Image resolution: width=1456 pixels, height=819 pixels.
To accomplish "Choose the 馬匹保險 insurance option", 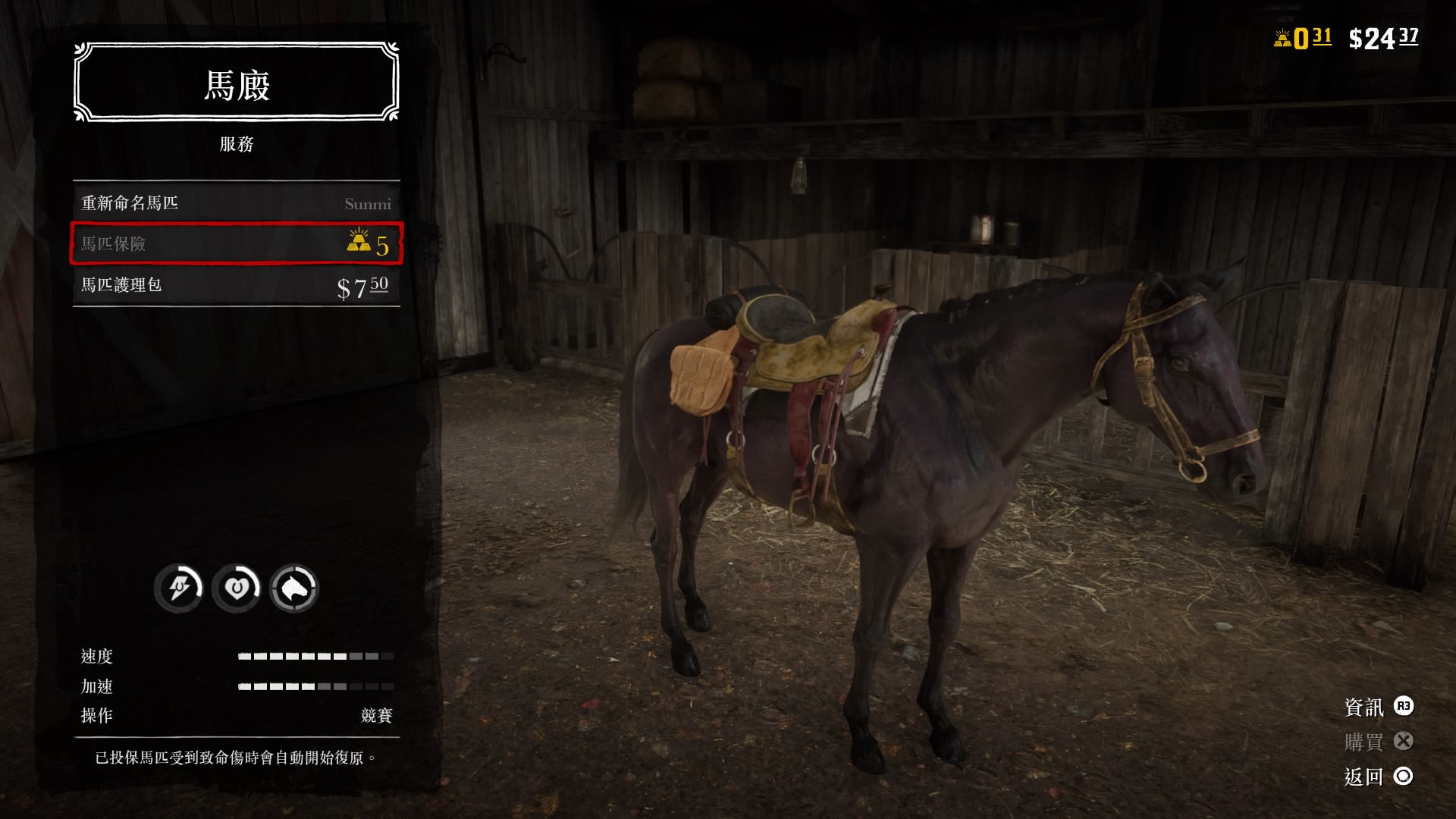I will [236, 243].
